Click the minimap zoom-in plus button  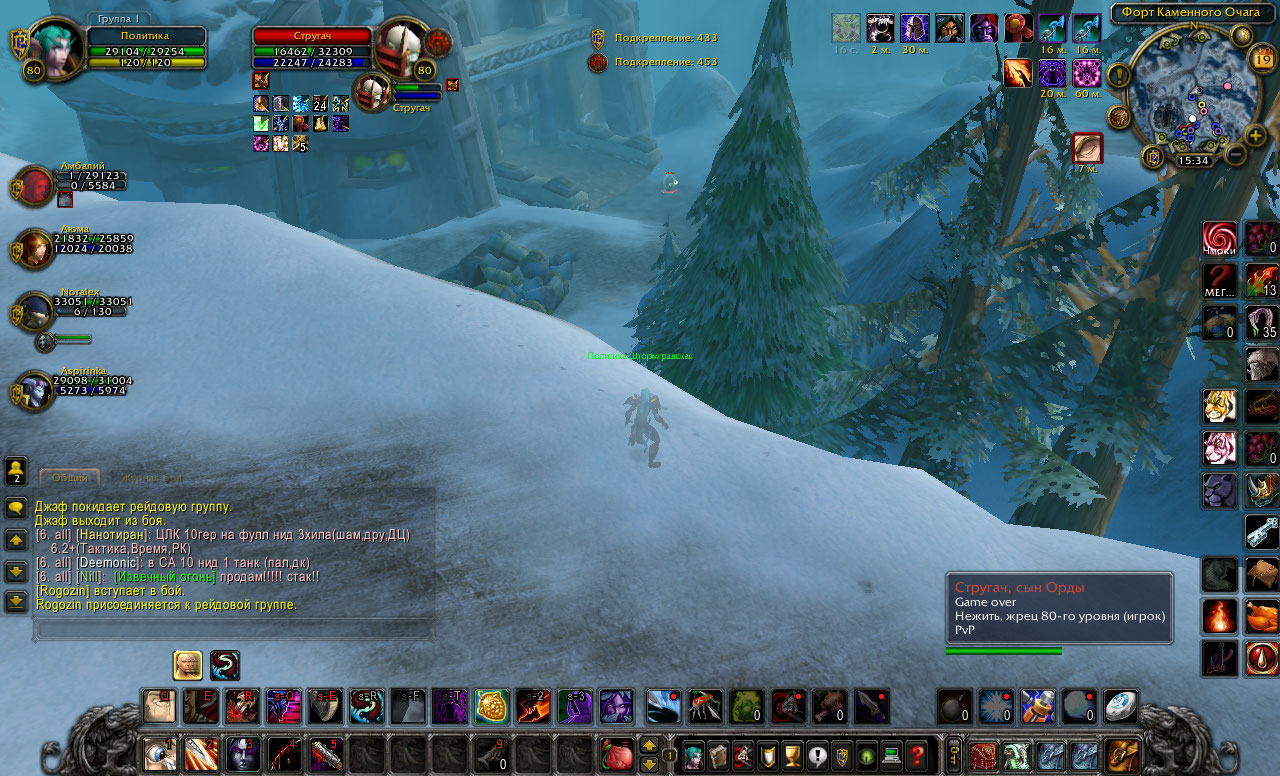pos(1256,135)
